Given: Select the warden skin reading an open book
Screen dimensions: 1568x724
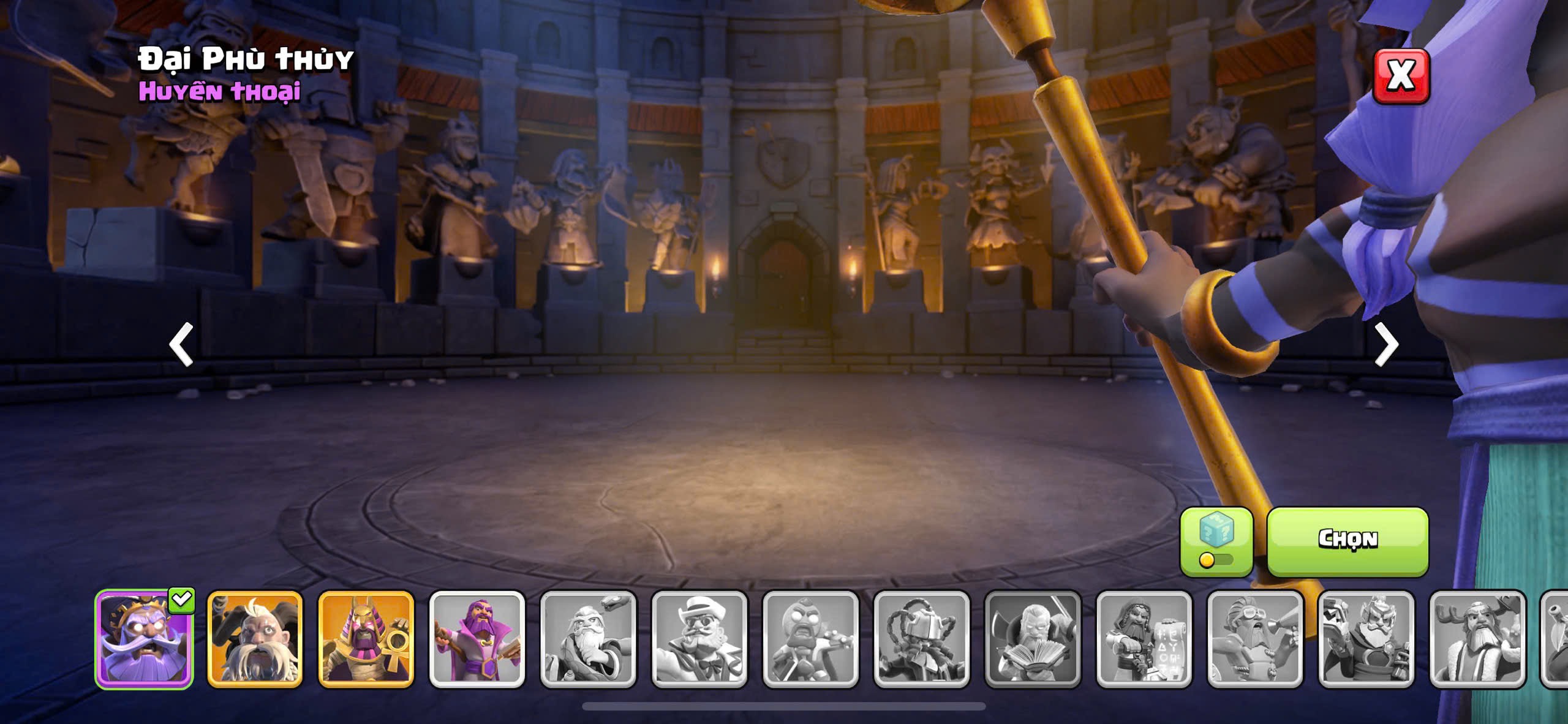Looking at the screenshot, I should pos(1032,639).
